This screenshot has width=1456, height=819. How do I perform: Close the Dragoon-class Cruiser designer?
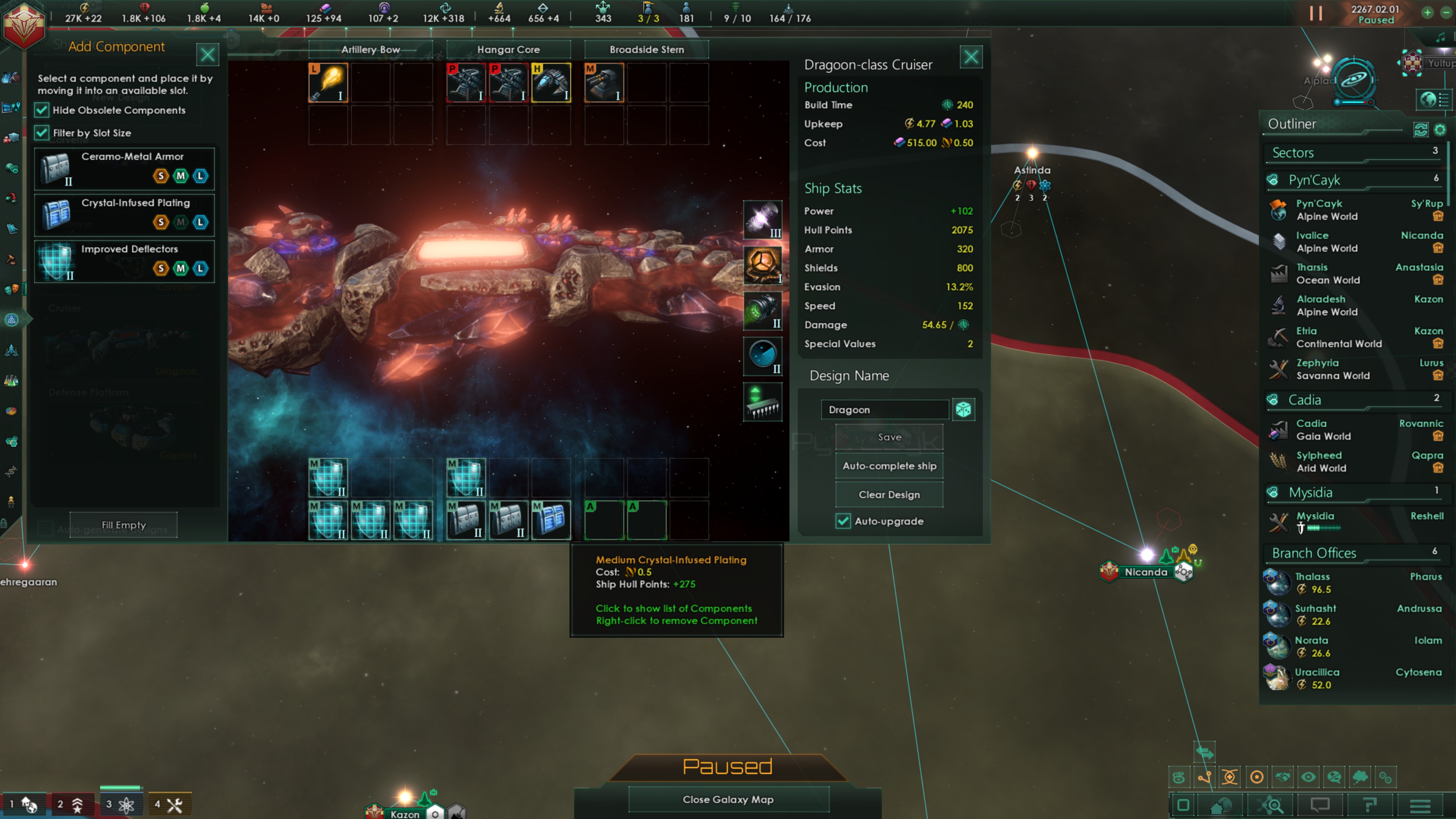(x=971, y=56)
